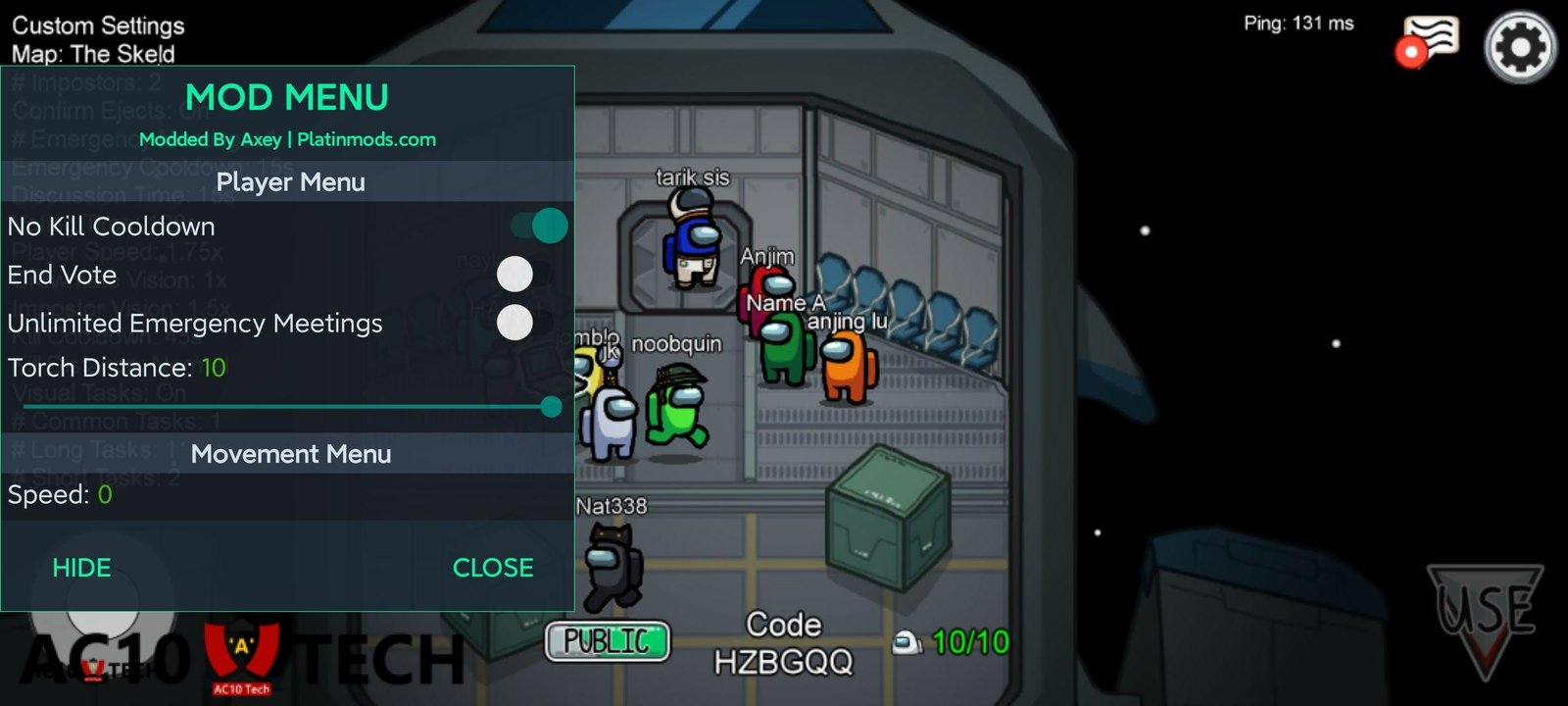Image resolution: width=1568 pixels, height=706 pixels.
Task: Select the Player Menu section header
Action: 290,182
